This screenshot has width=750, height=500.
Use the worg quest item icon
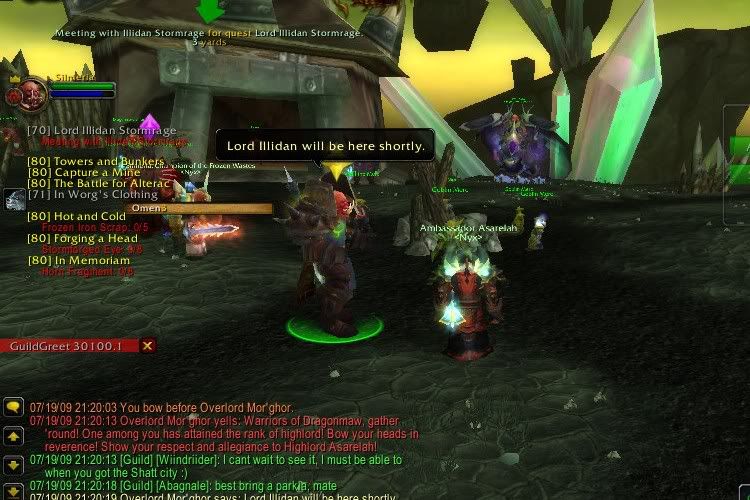coord(14,199)
